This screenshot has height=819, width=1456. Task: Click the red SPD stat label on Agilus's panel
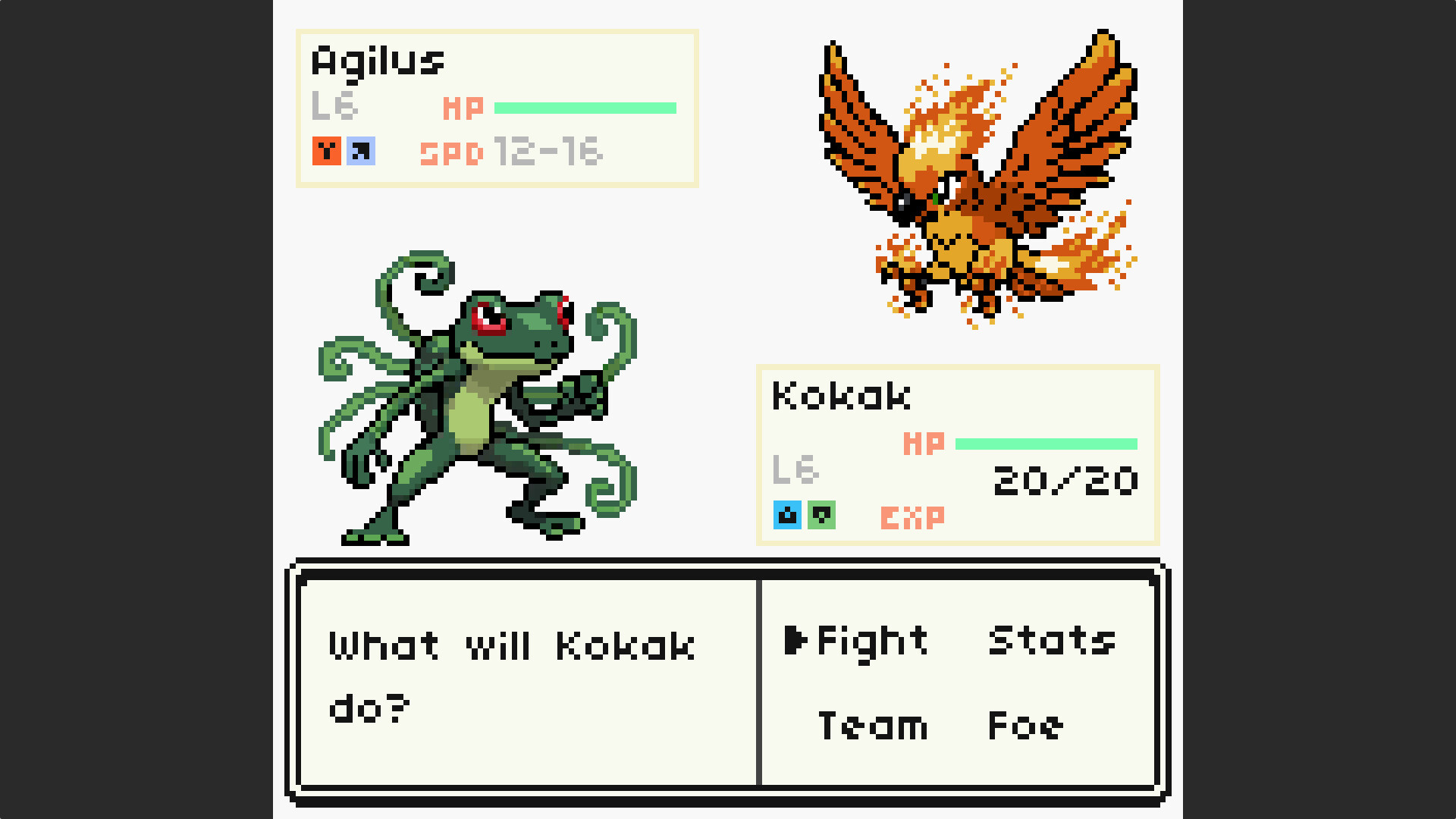(450, 152)
